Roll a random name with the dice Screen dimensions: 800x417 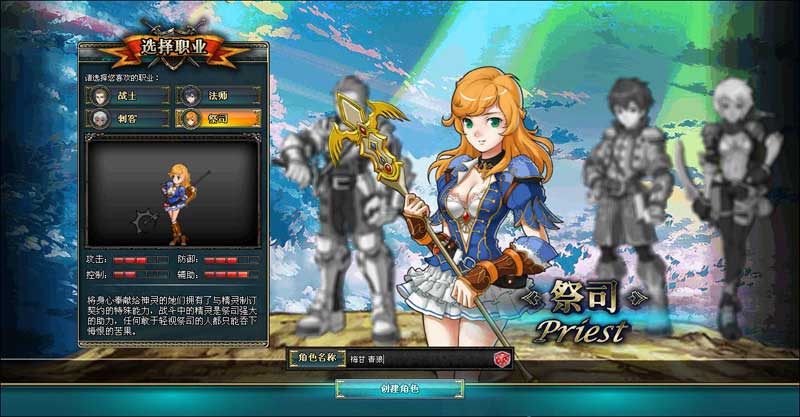(x=500, y=359)
